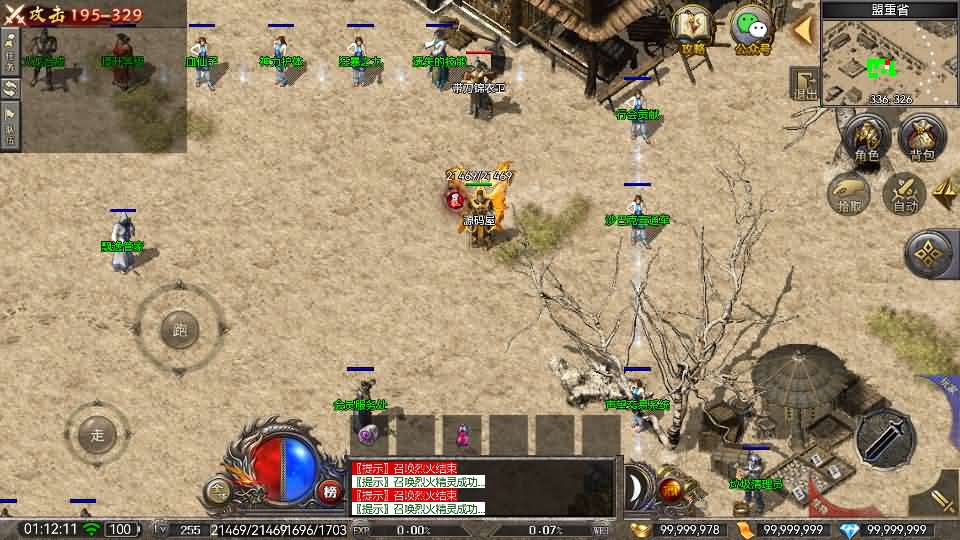Open the 榜 ranking button
The height and width of the screenshot is (540, 960).
coord(330,491)
